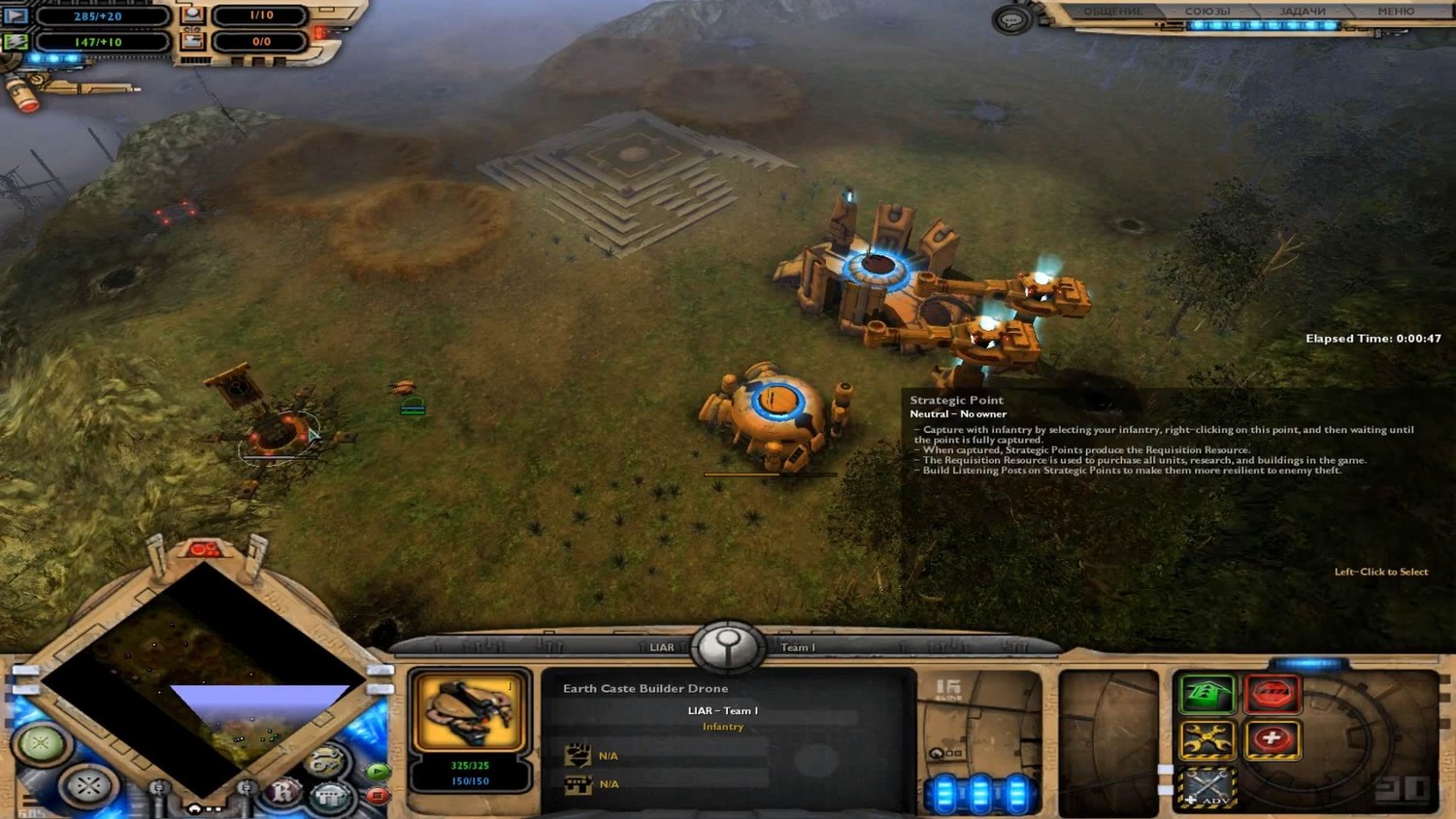This screenshot has width=1456, height=819.
Task: Open the ЗАДАЧИ objectives menu
Action: pos(1302,12)
